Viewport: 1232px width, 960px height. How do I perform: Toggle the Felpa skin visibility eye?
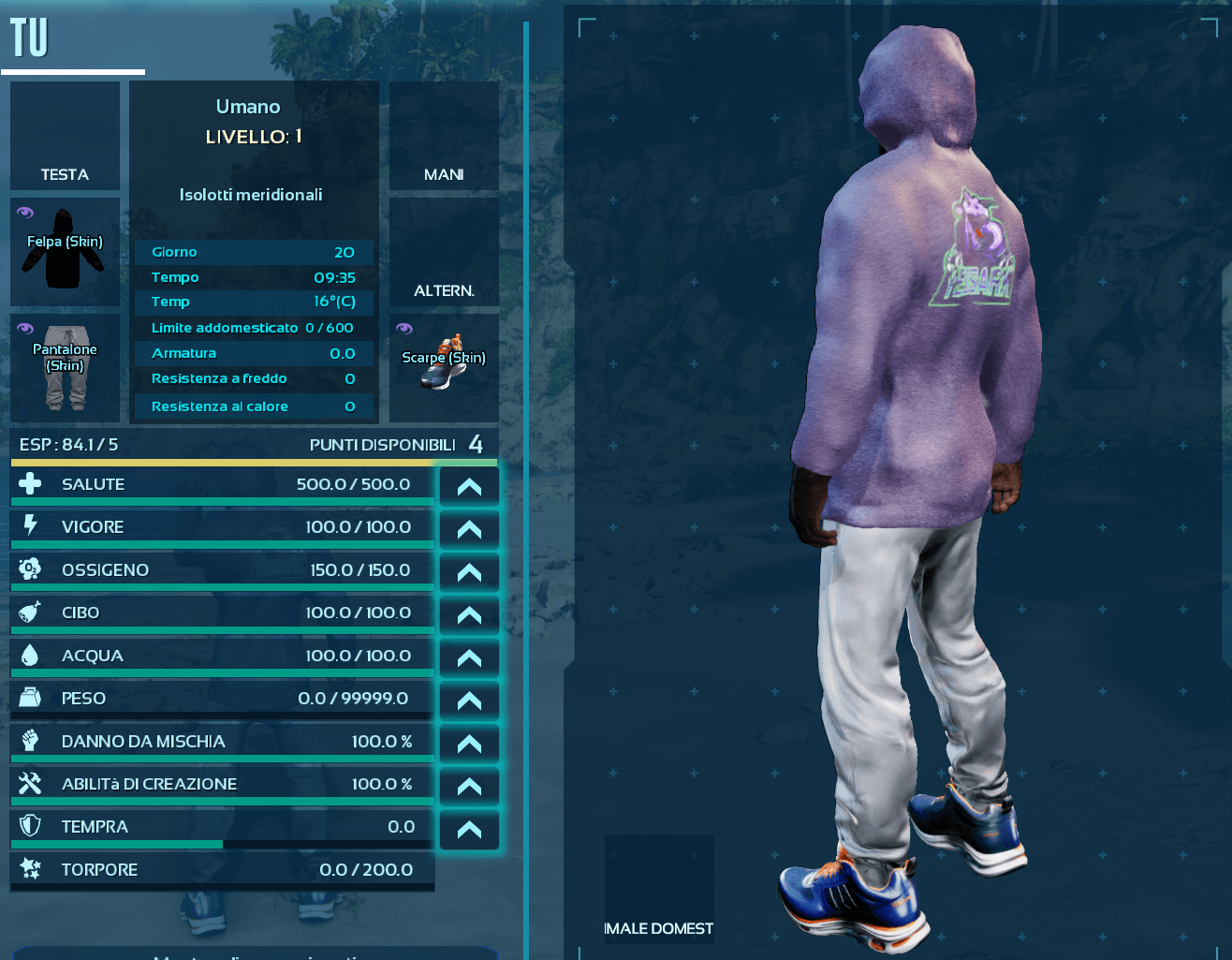[x=25, y=213]
